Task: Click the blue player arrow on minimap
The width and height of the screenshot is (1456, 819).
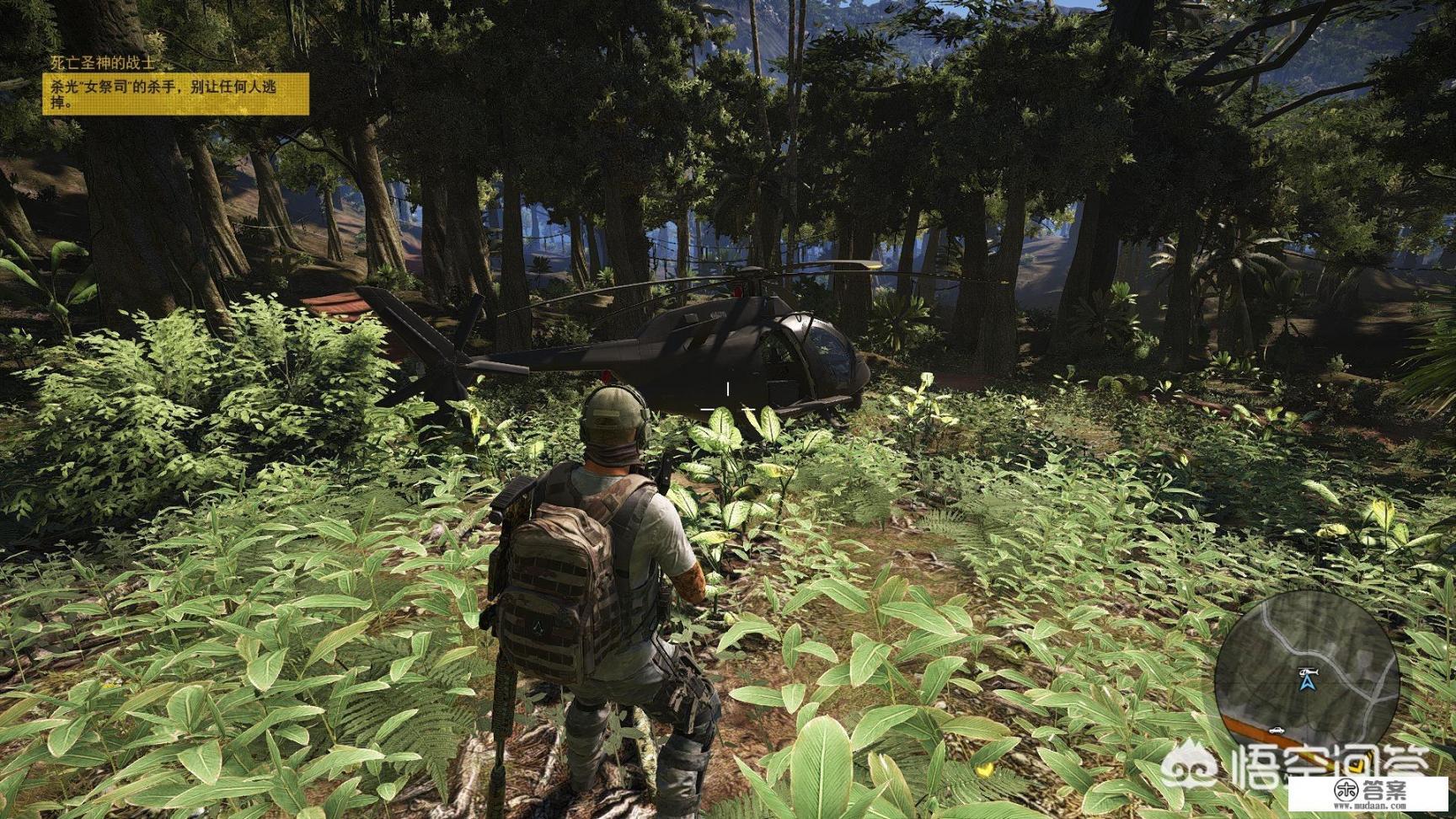Action: (1307, 685)
